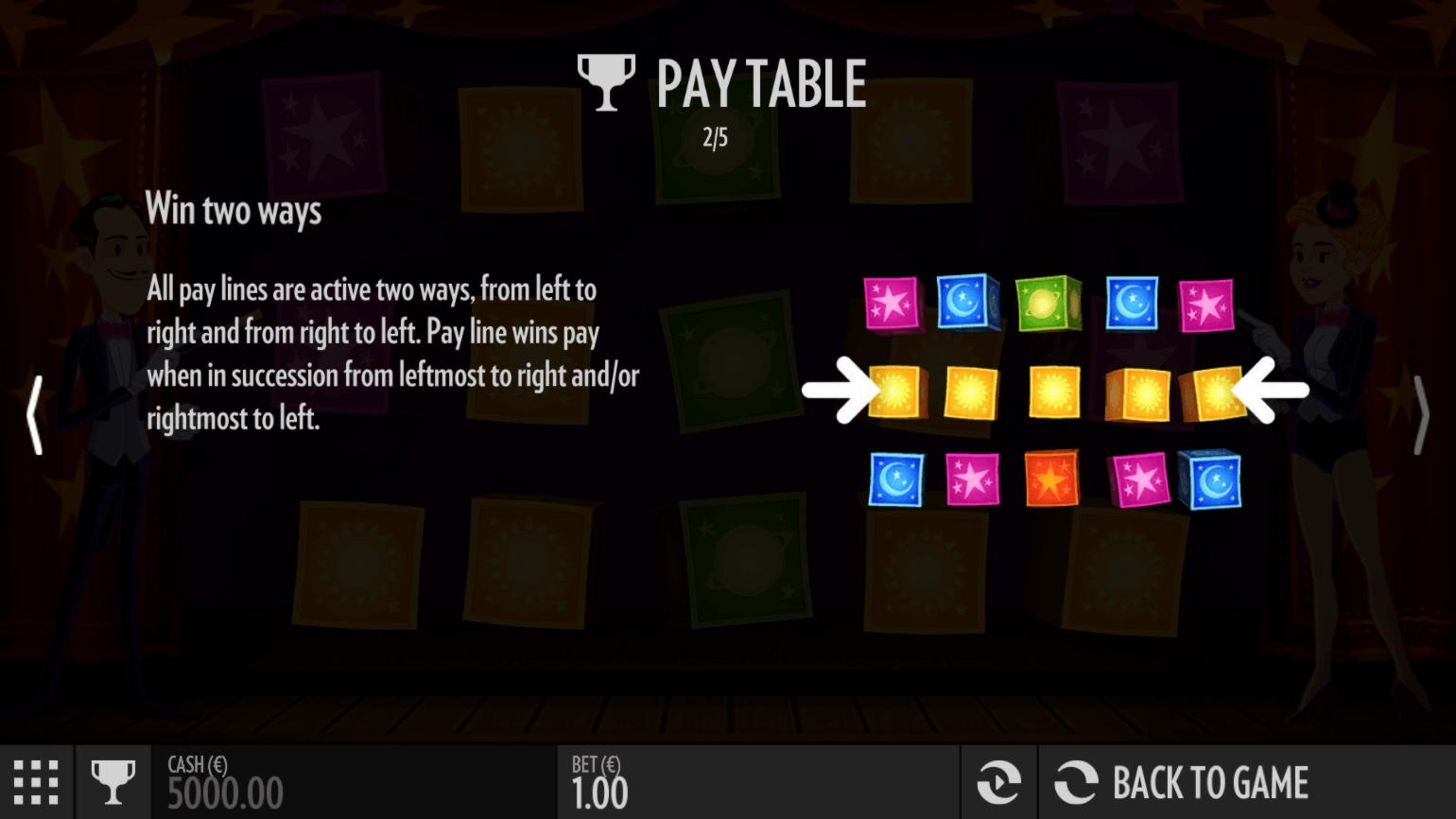The image size is (1456, 819).
Task: Open the grid menu icon
Action: pyautogui.click(x=36, y=783)
